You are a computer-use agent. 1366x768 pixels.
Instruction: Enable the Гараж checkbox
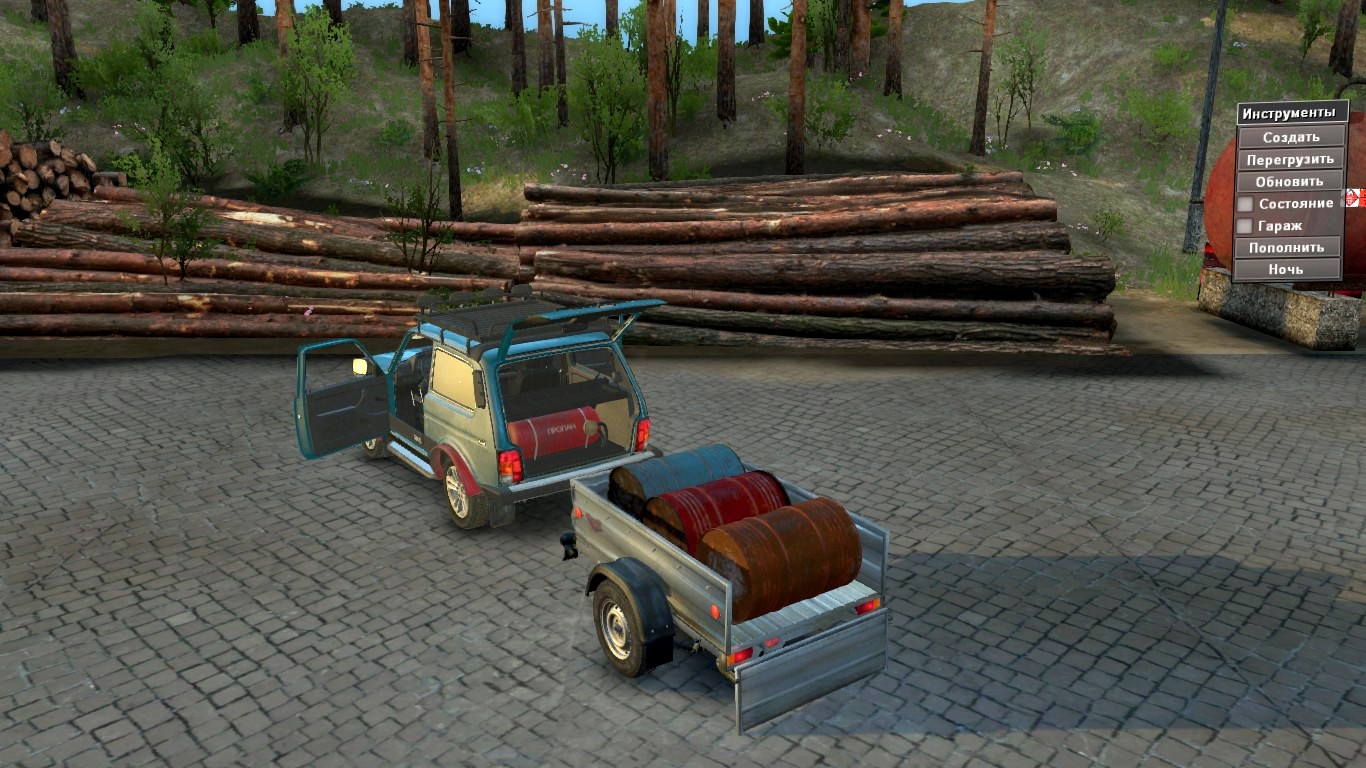coord(1245,226)
